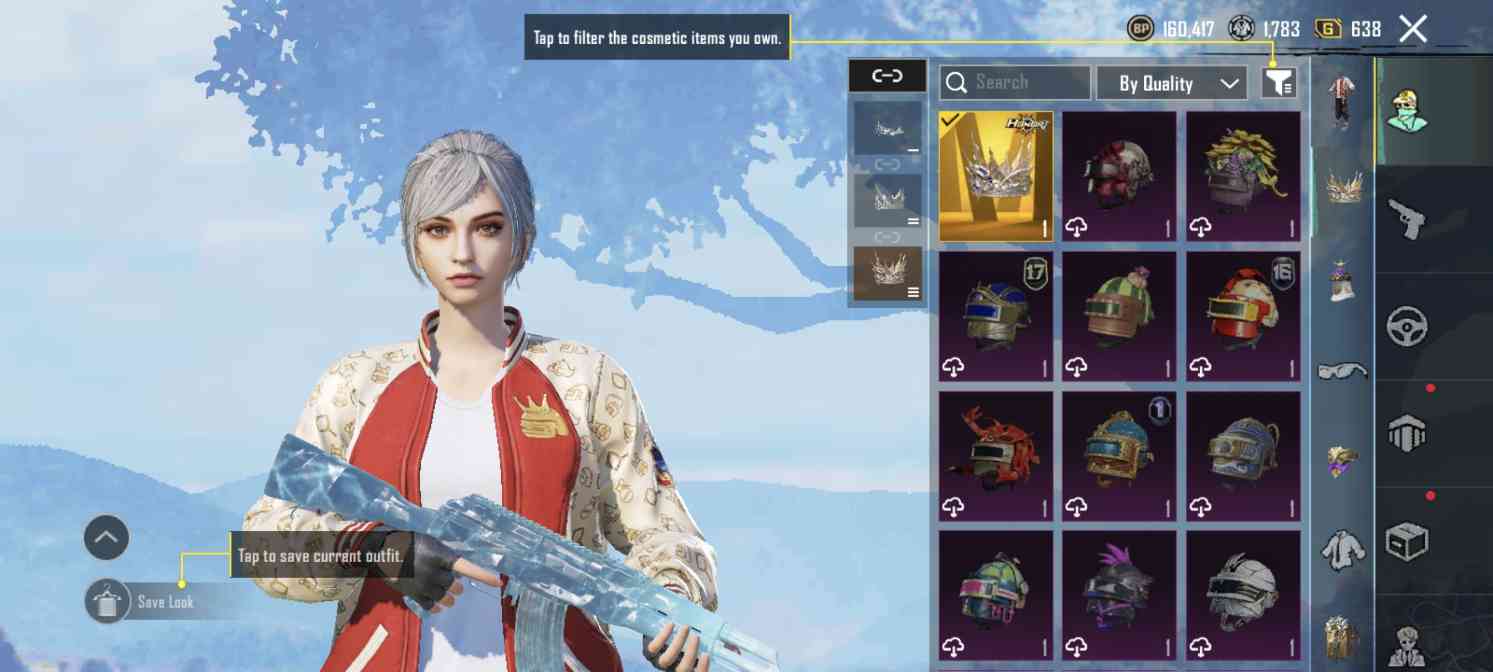This screenshot has width=1493, height=672.
Task: Select the watermelon-style green helmet
Action: (x=1119, y=316)
